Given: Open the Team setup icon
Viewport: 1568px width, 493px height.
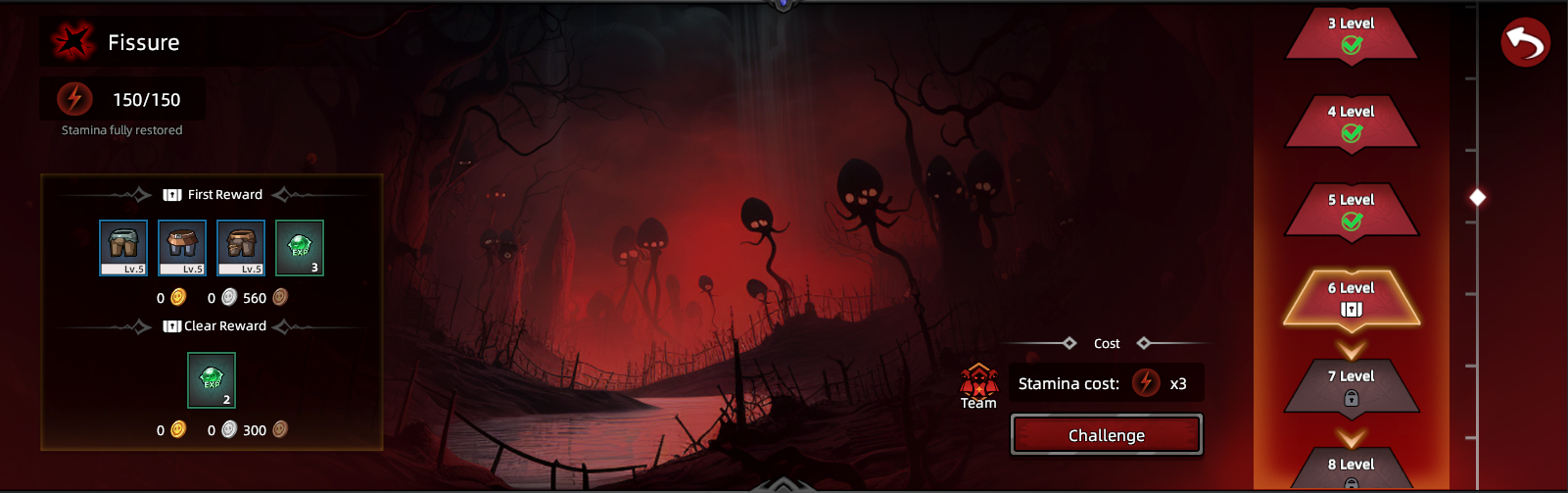Looking at the screenshot, I should point(978,383).
